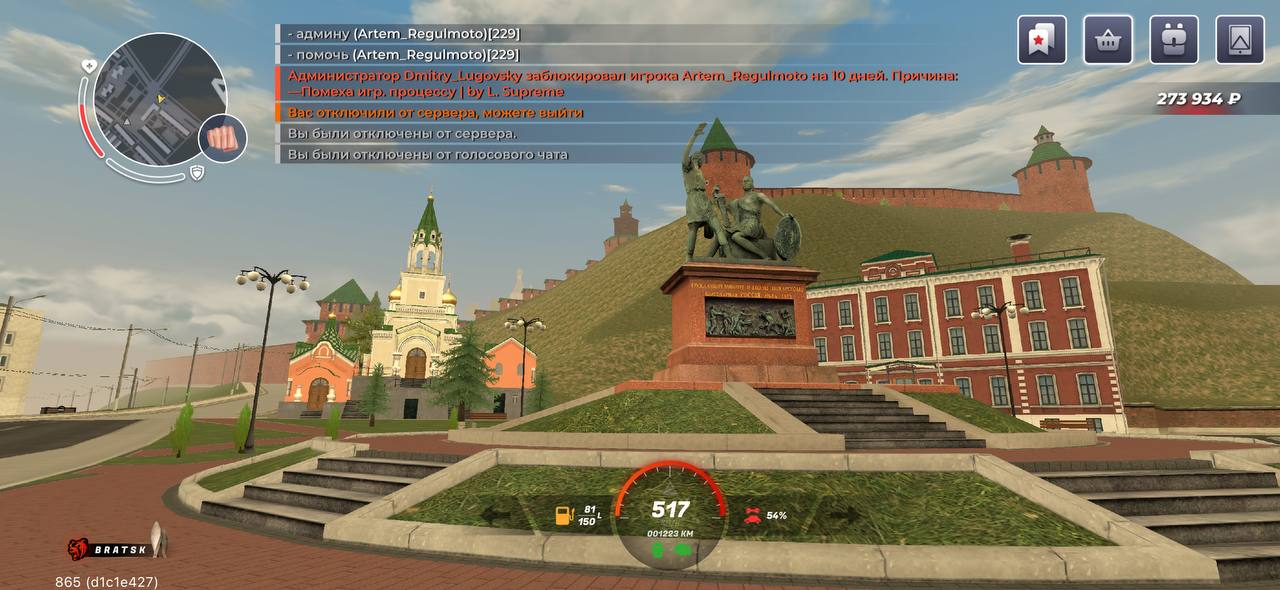
Task: Tap the orange server disconnect notice
Action: [x=436, y=113]
